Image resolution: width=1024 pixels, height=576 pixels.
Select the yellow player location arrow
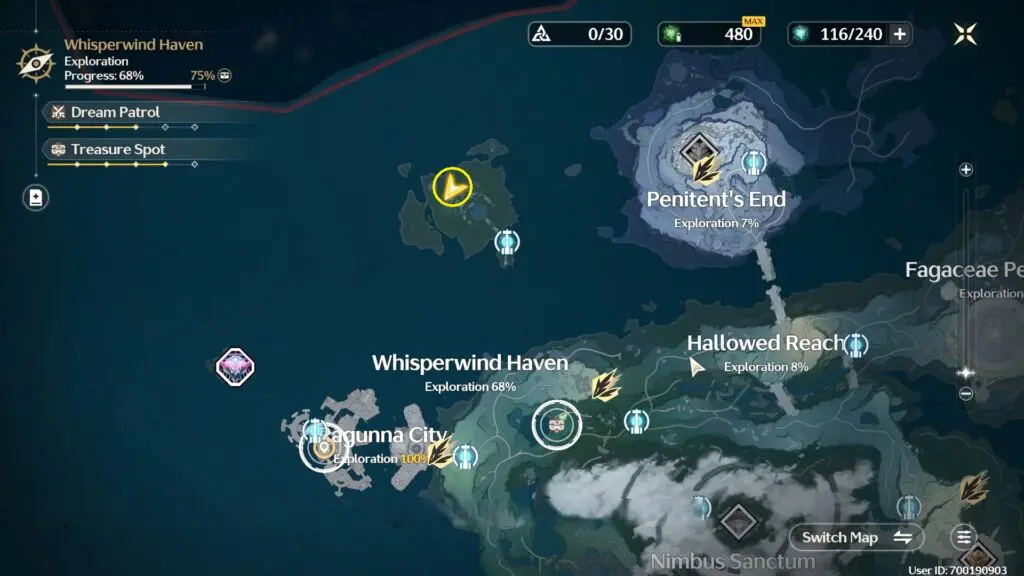coord(452,186)
